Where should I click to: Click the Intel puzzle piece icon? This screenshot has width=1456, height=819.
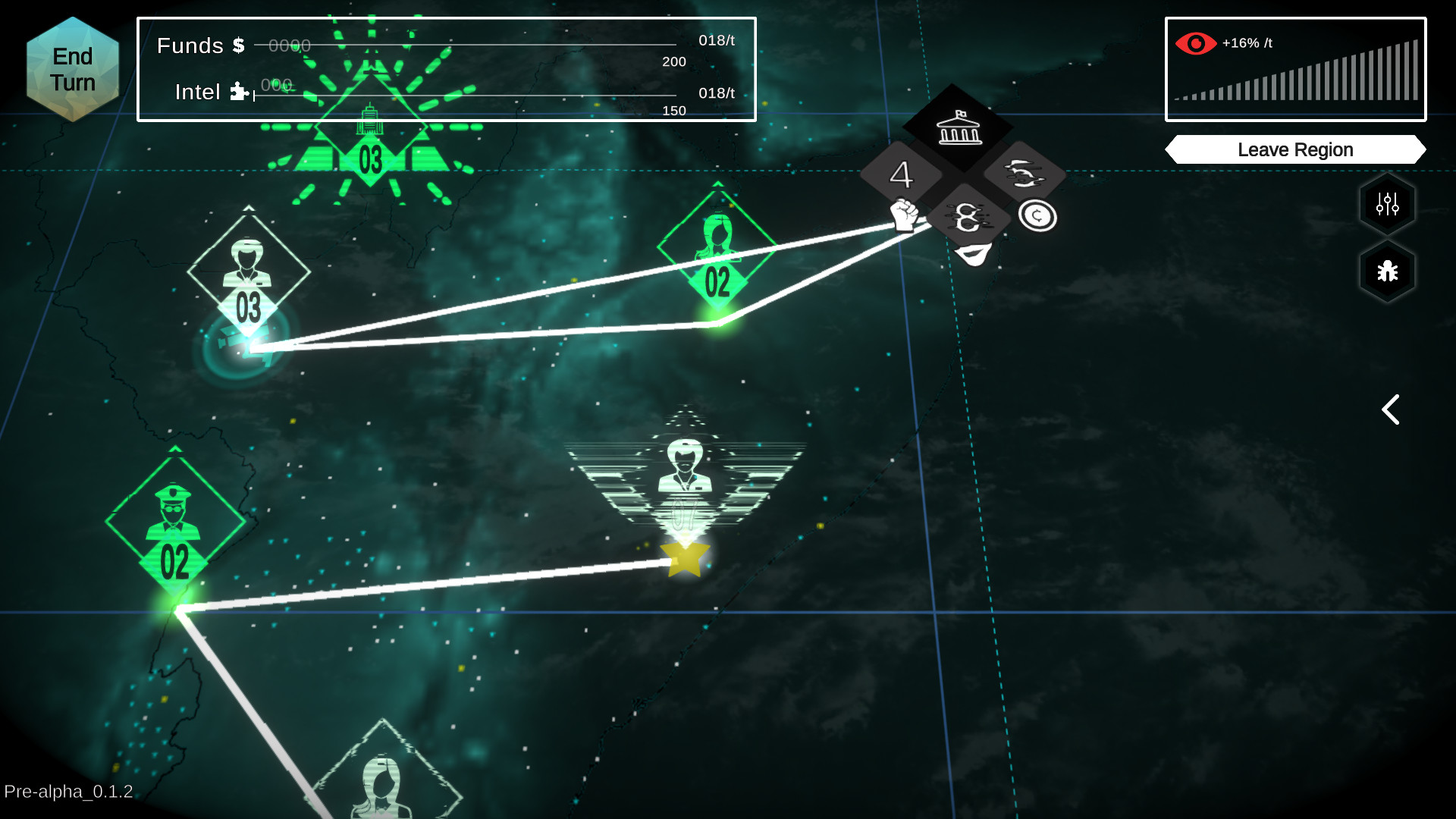[237, 92]
